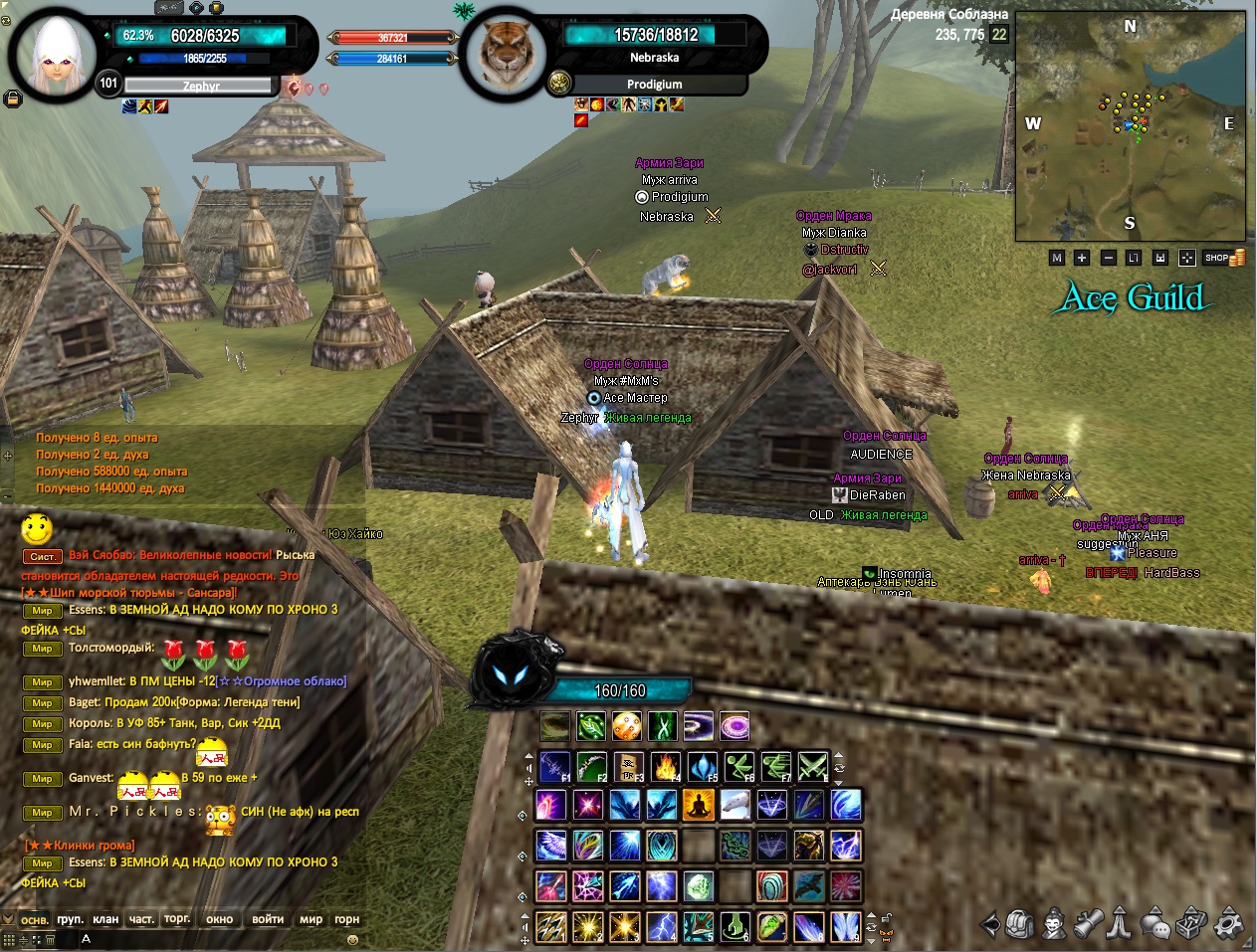Open the "мир" world chat tab
Image resolution: width=1257 pixels, height=952 pixels.
coord(311,919)
